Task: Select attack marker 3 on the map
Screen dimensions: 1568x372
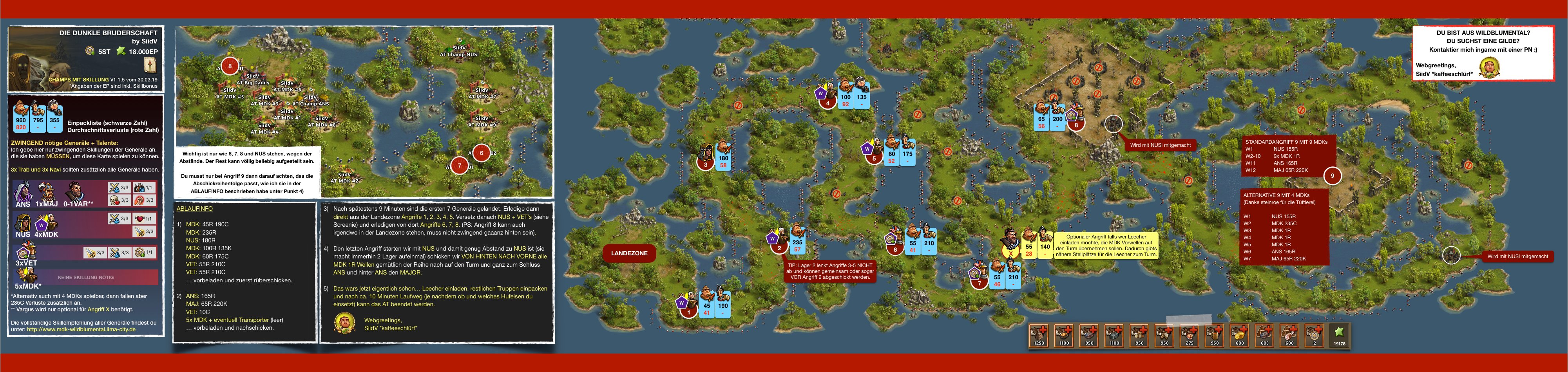Action: 706,164
